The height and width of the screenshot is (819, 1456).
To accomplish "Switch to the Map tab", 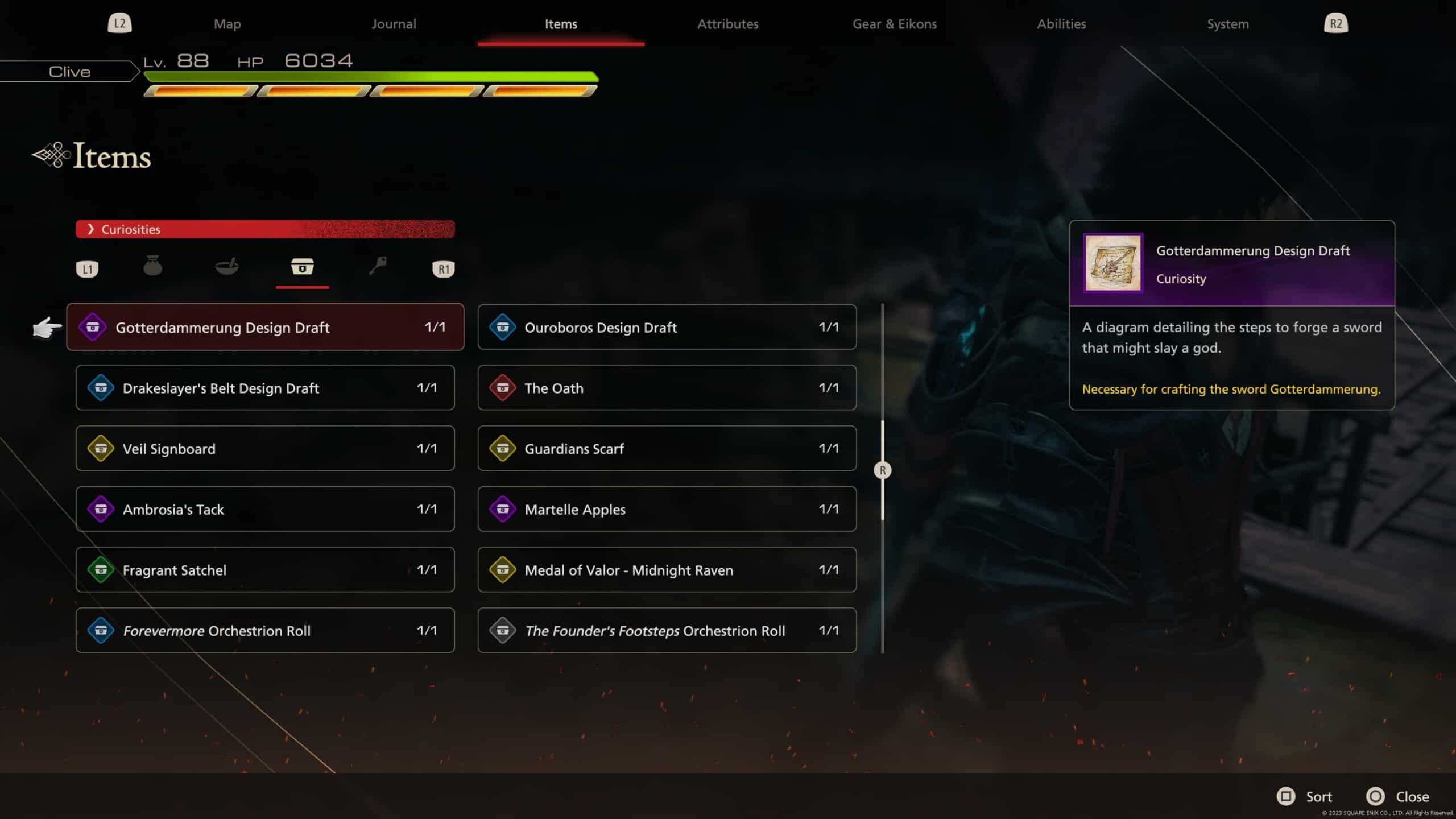I will coord(227,24).
